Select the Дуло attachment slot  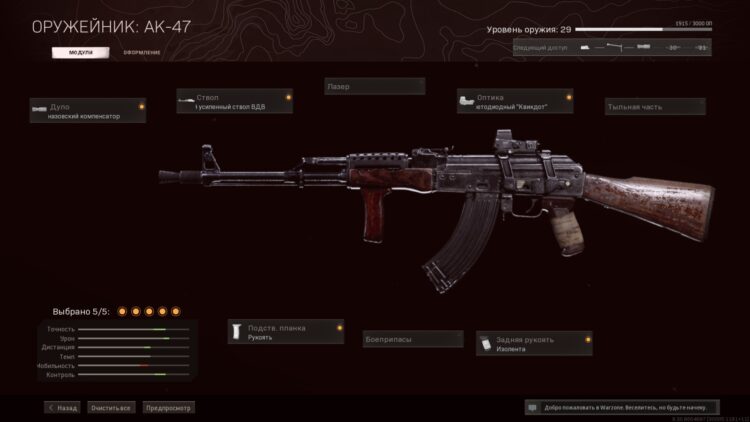87,110
